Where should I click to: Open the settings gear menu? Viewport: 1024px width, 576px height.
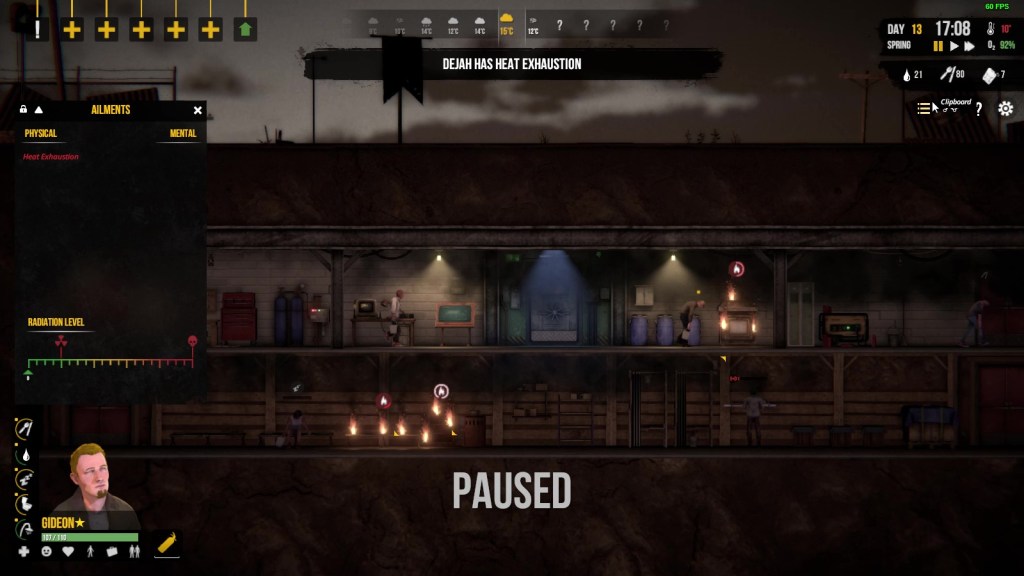point(1005,109)
